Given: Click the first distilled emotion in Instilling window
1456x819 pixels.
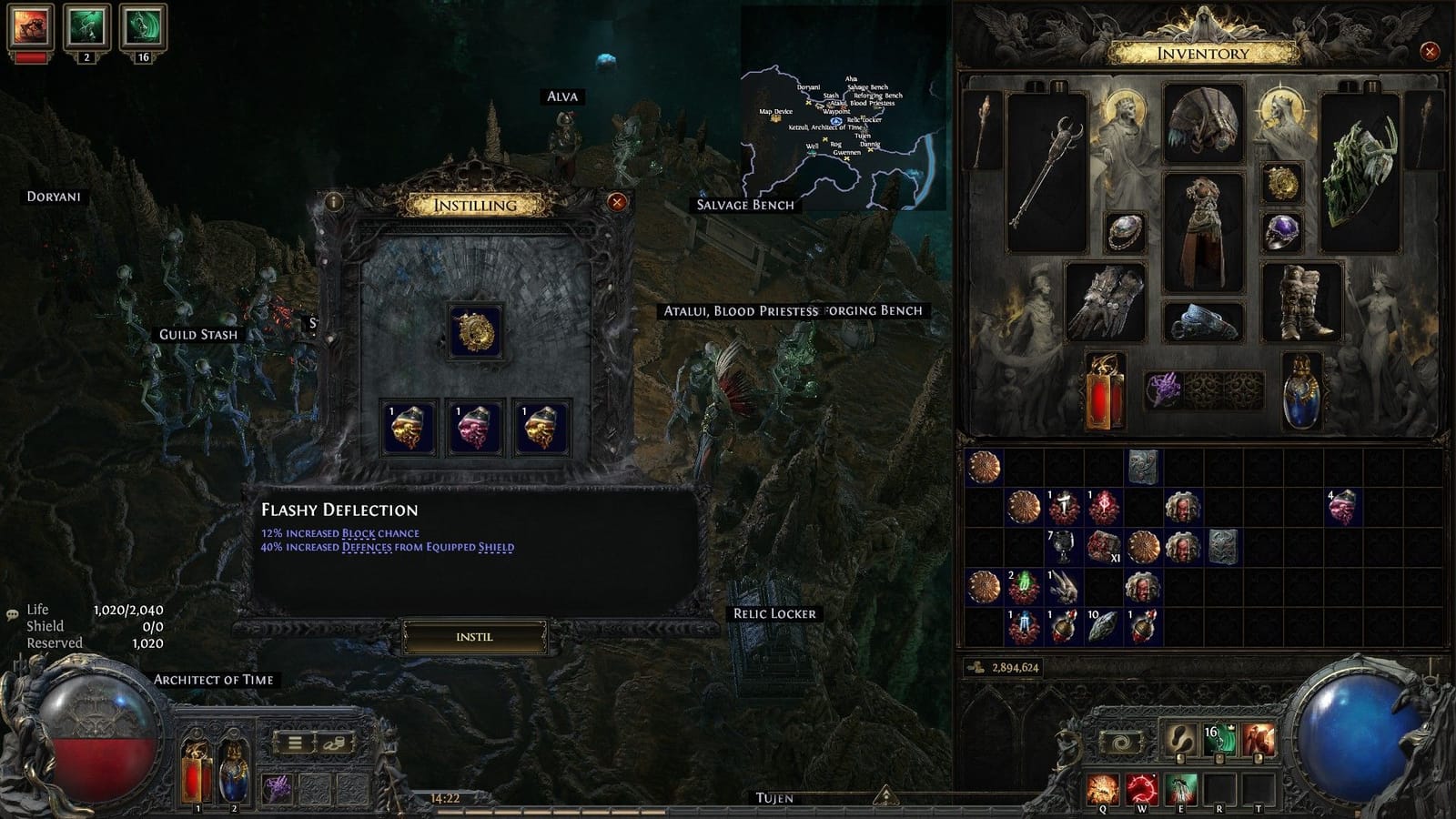Looking at the screenshot, I should point(409,426).
